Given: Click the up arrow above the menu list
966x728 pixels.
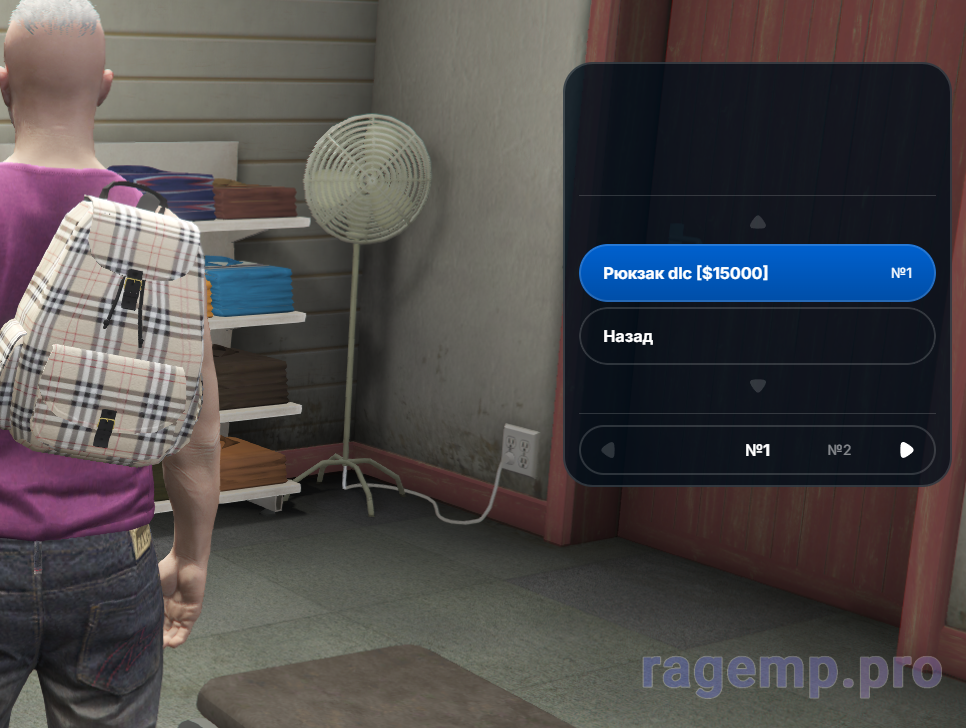Looking at the screenshot, I should (x=758, y=222).
